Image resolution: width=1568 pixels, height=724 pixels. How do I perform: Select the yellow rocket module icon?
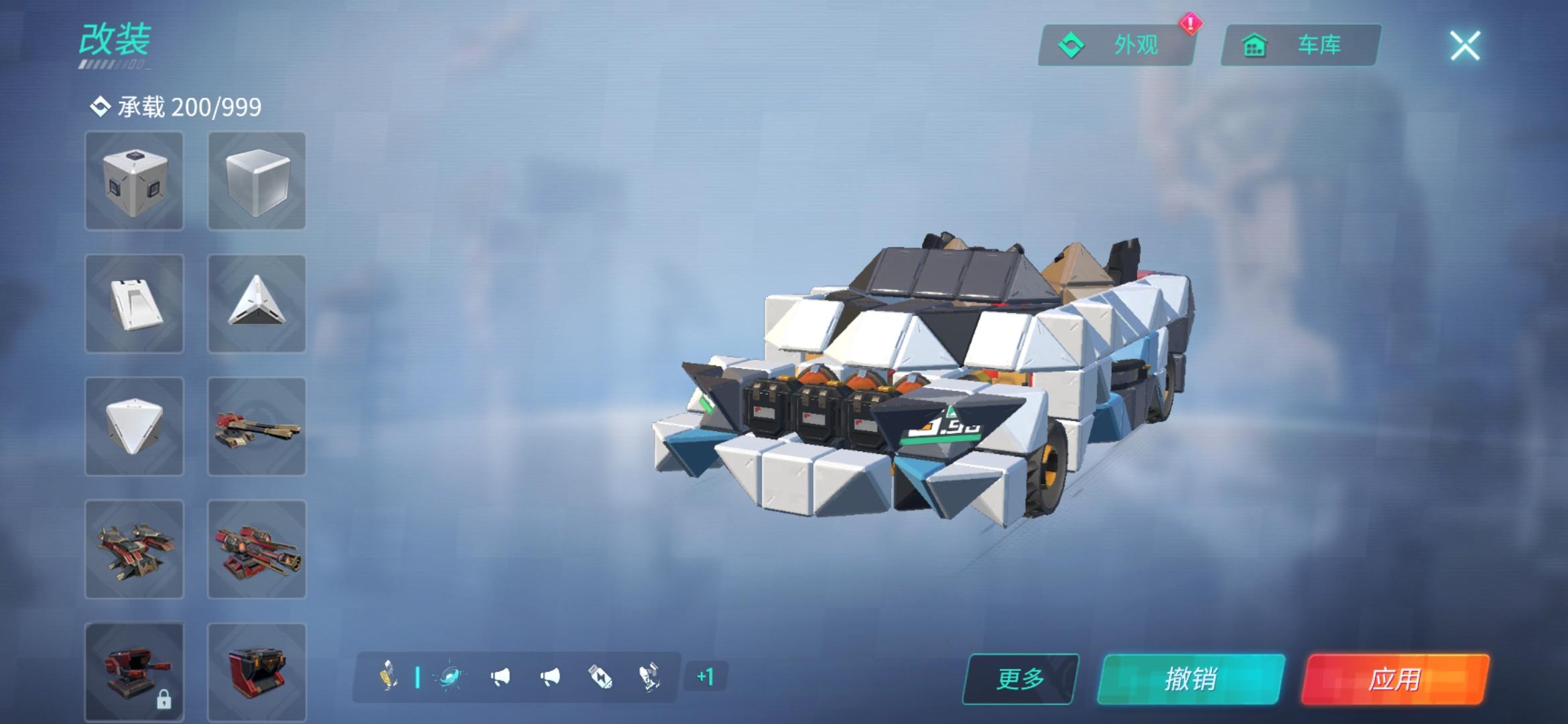(389, 676)
